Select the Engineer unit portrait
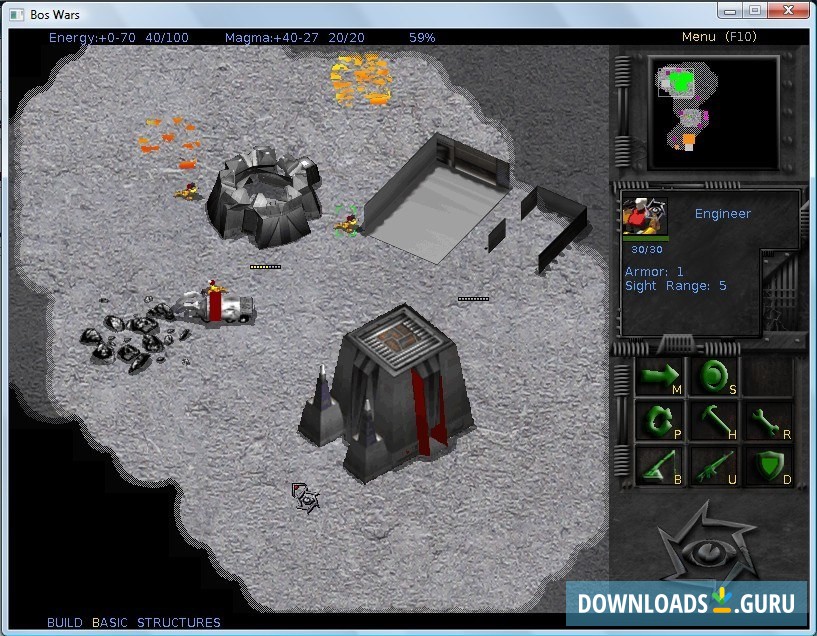Image resolution: width=817 pixels, height=636 pixels. [x=646, y=217]
